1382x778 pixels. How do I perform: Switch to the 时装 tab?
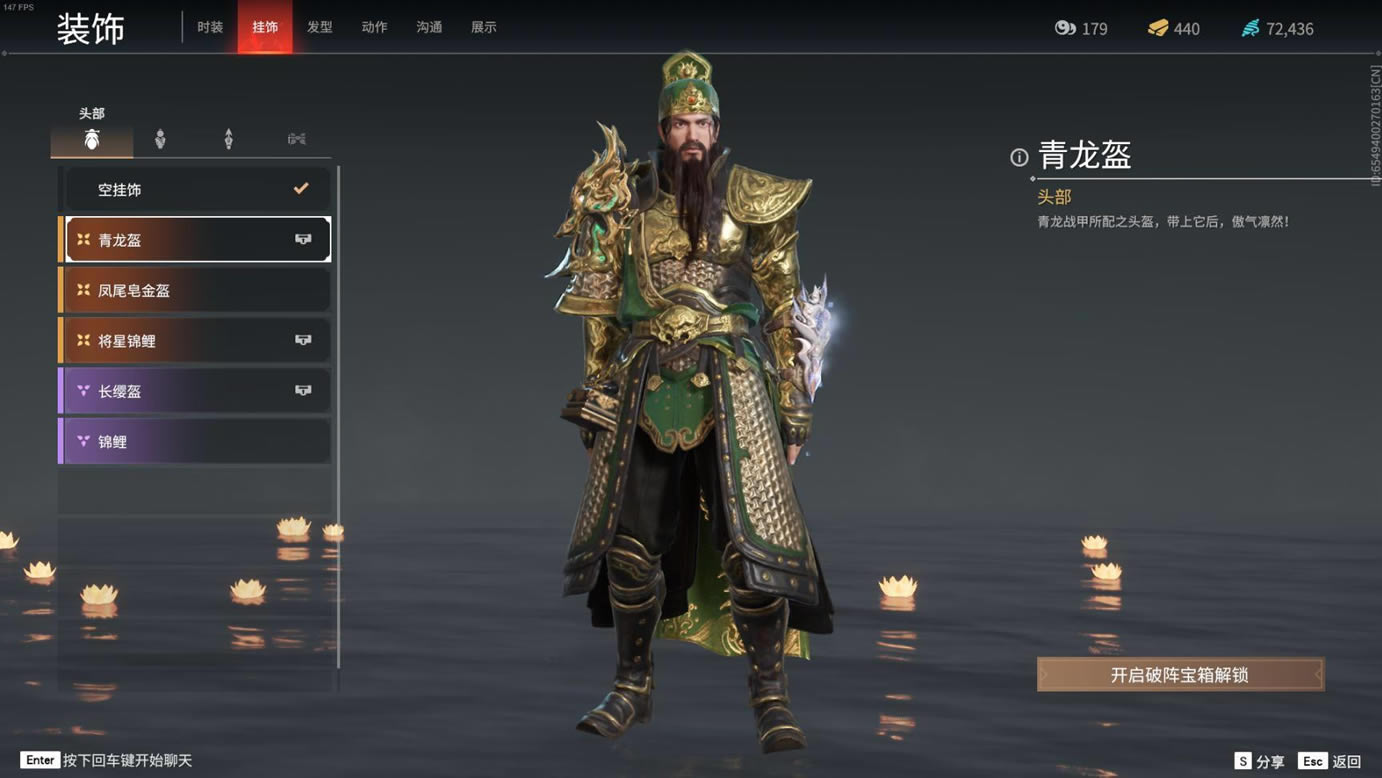coord(210,27)
